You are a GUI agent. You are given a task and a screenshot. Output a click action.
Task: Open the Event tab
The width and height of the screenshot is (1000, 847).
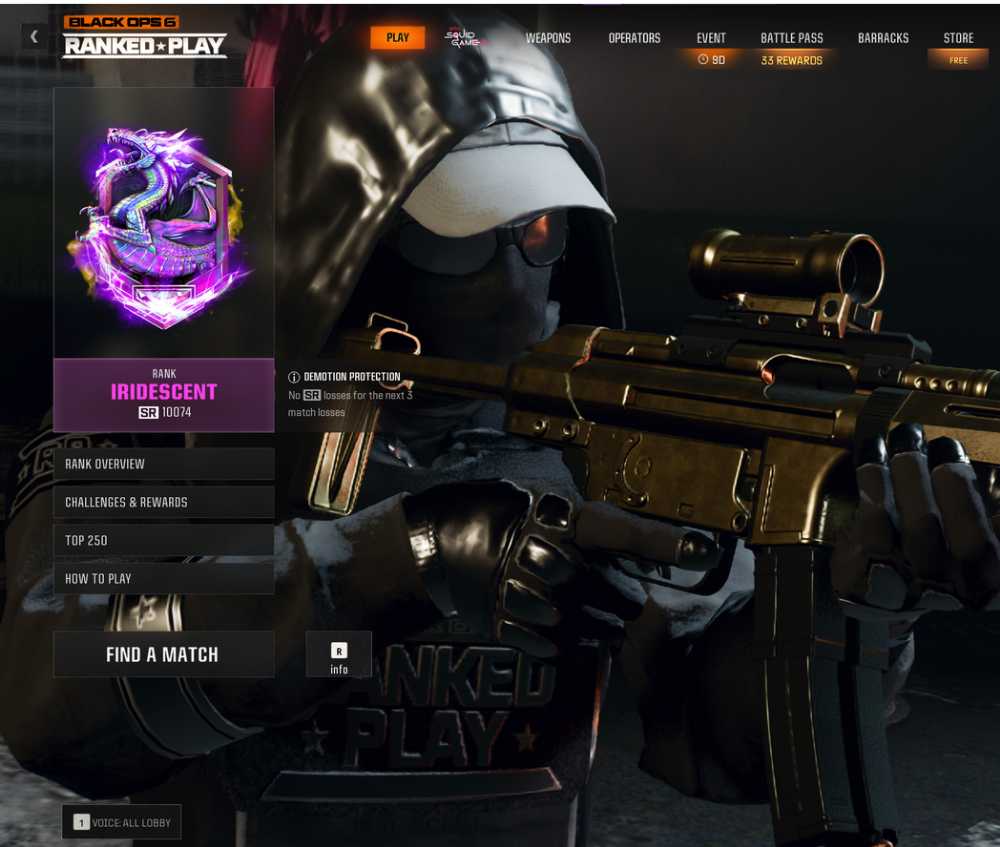[x=711, y=38]
